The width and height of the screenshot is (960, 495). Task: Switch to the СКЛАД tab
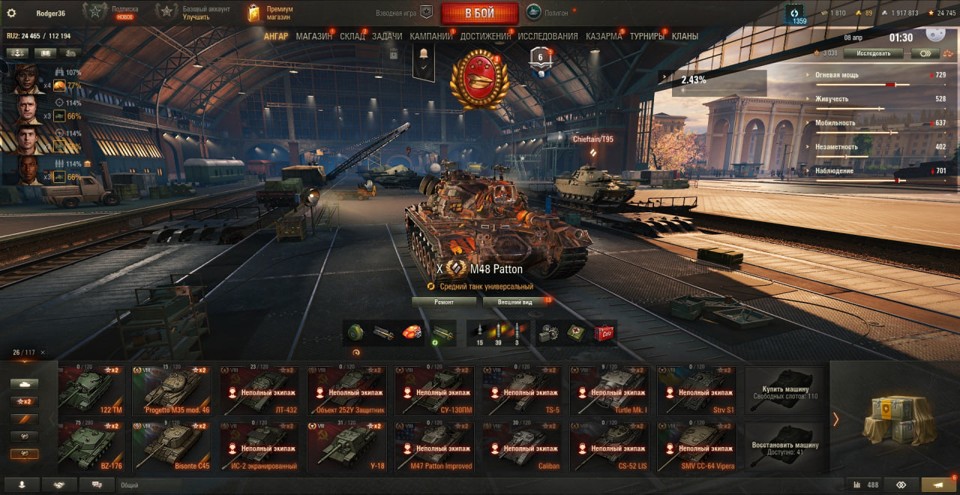(352, 36)
